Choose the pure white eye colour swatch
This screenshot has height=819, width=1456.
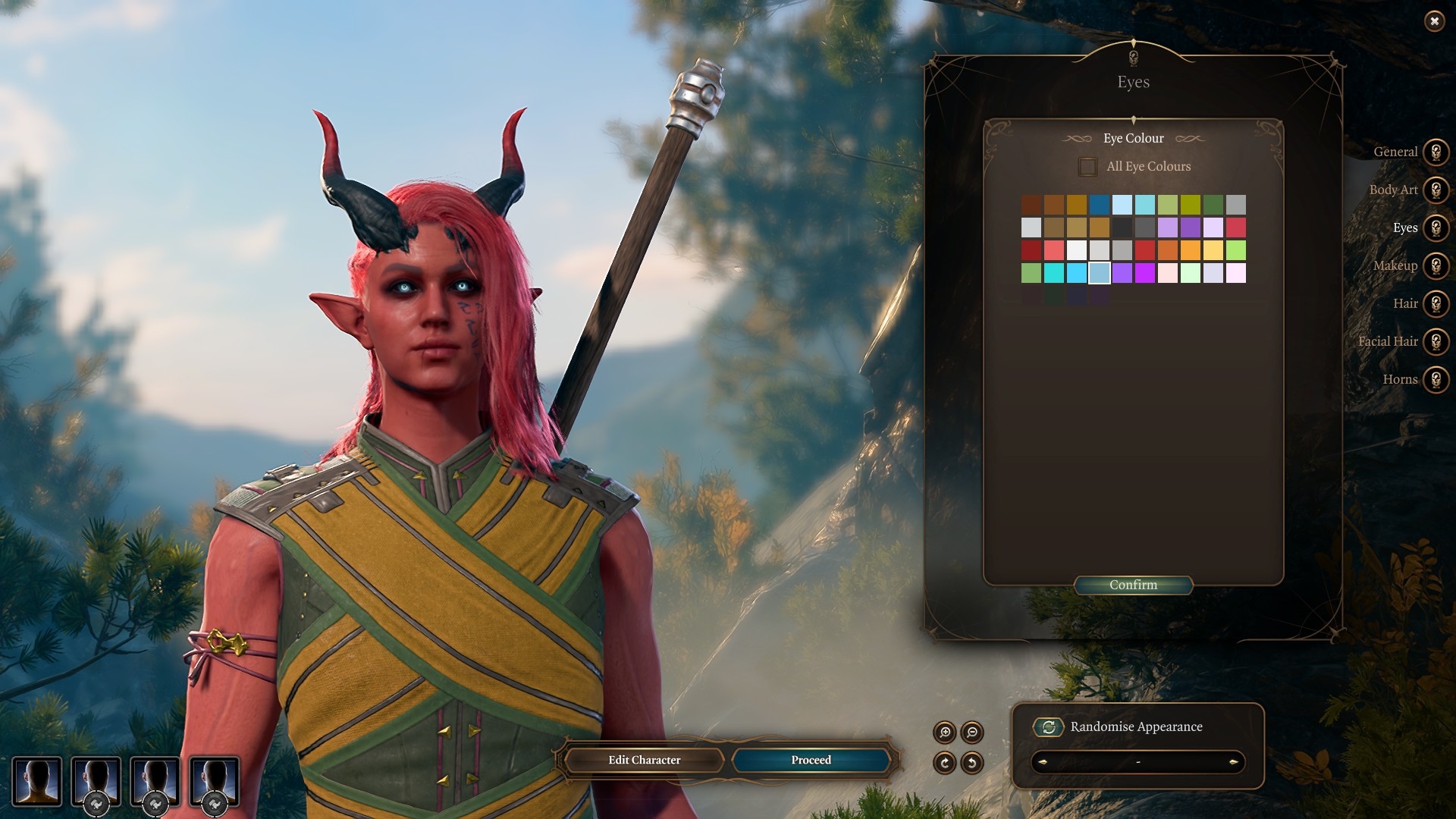click(x=1077, y=250)
